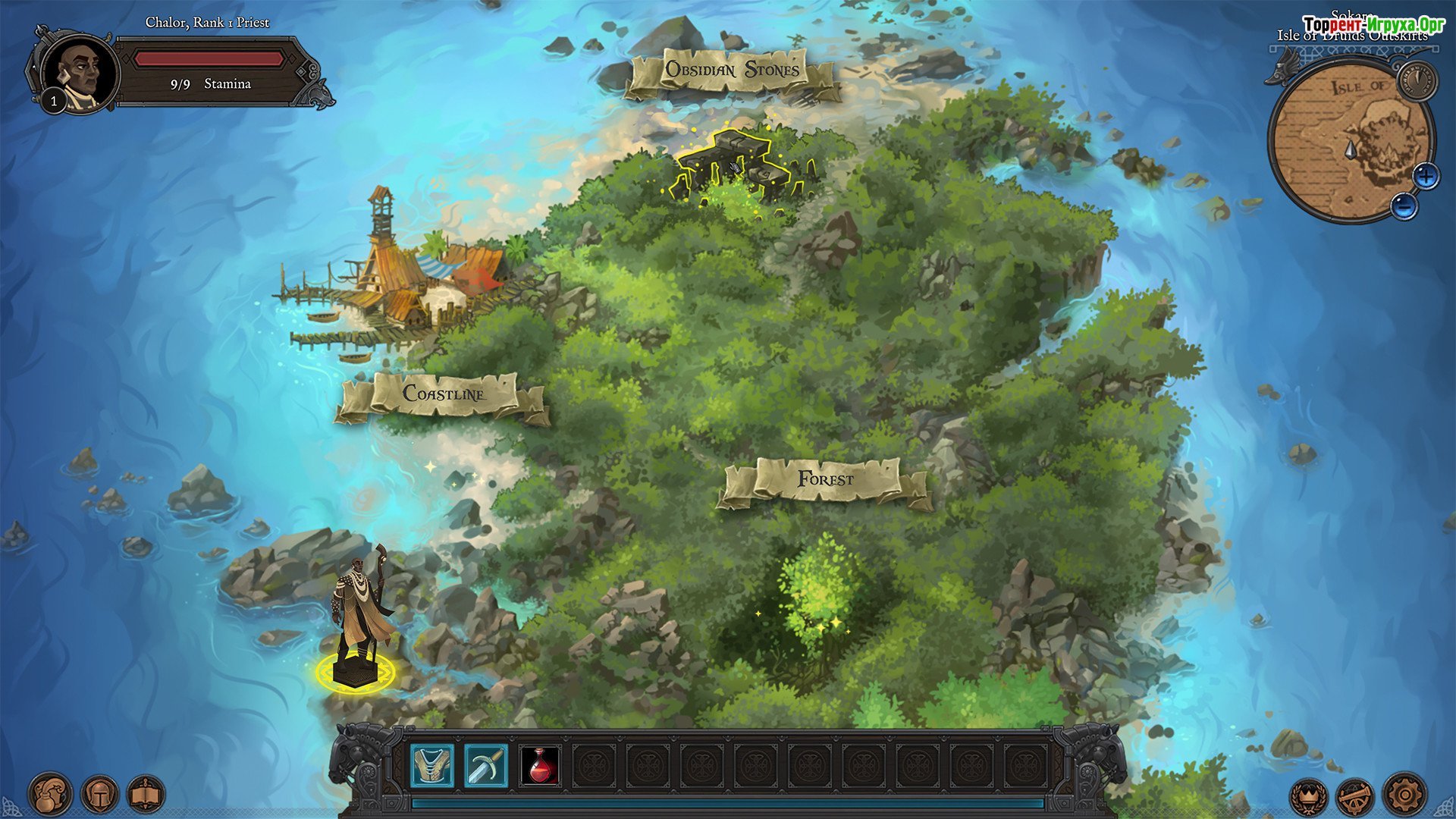Open the loot bag inventory button
The width and height of the screenshot is (1456, 819).
[51, 795]
